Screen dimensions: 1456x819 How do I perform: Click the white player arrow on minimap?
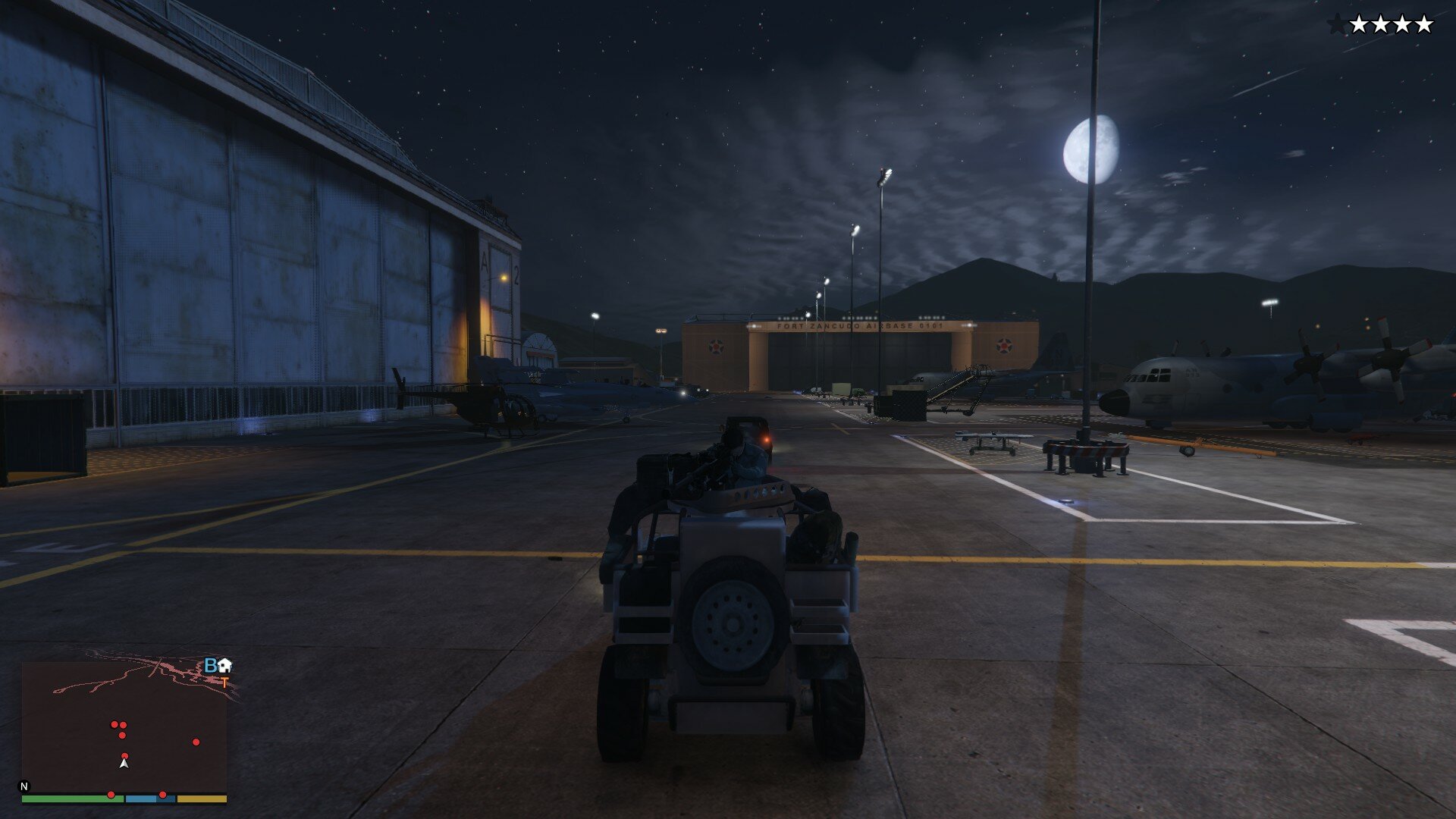click(x=124, y=763)
